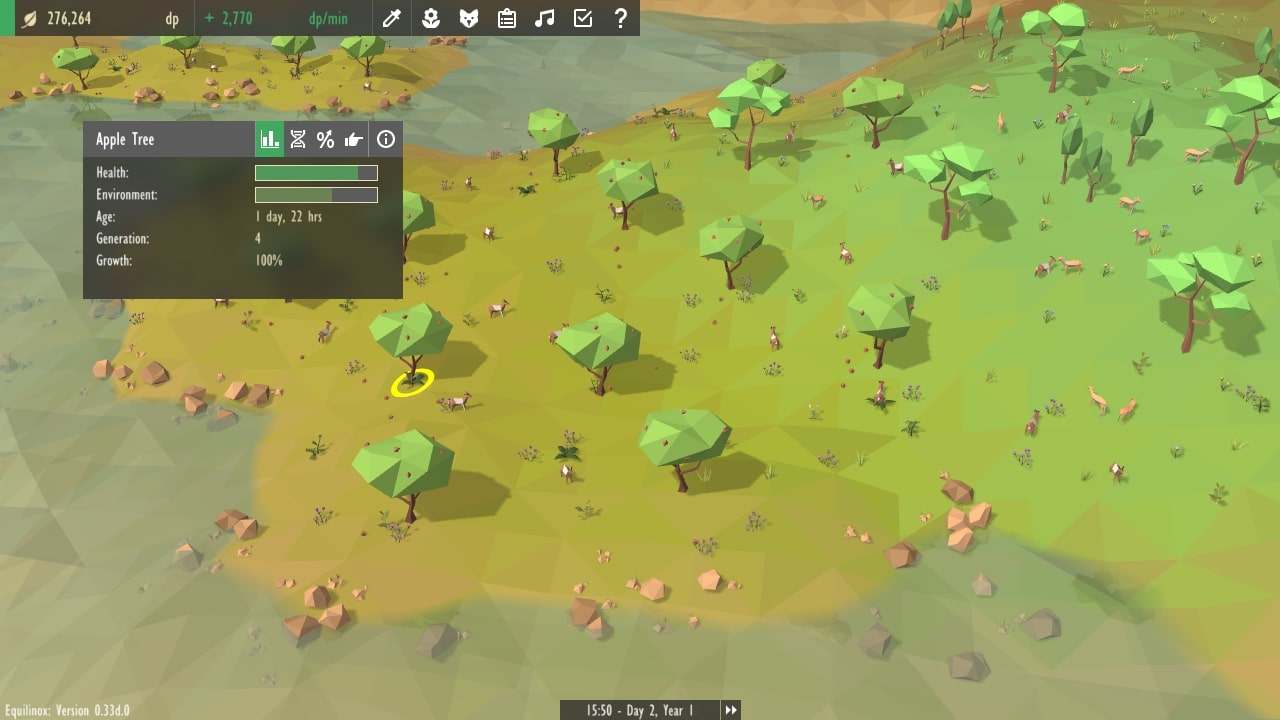Image resolution: width=1280 pixels, height=720 pixels.
Task: Click the question mark help button
Action: pyautogui.click(x=620, y=18)
